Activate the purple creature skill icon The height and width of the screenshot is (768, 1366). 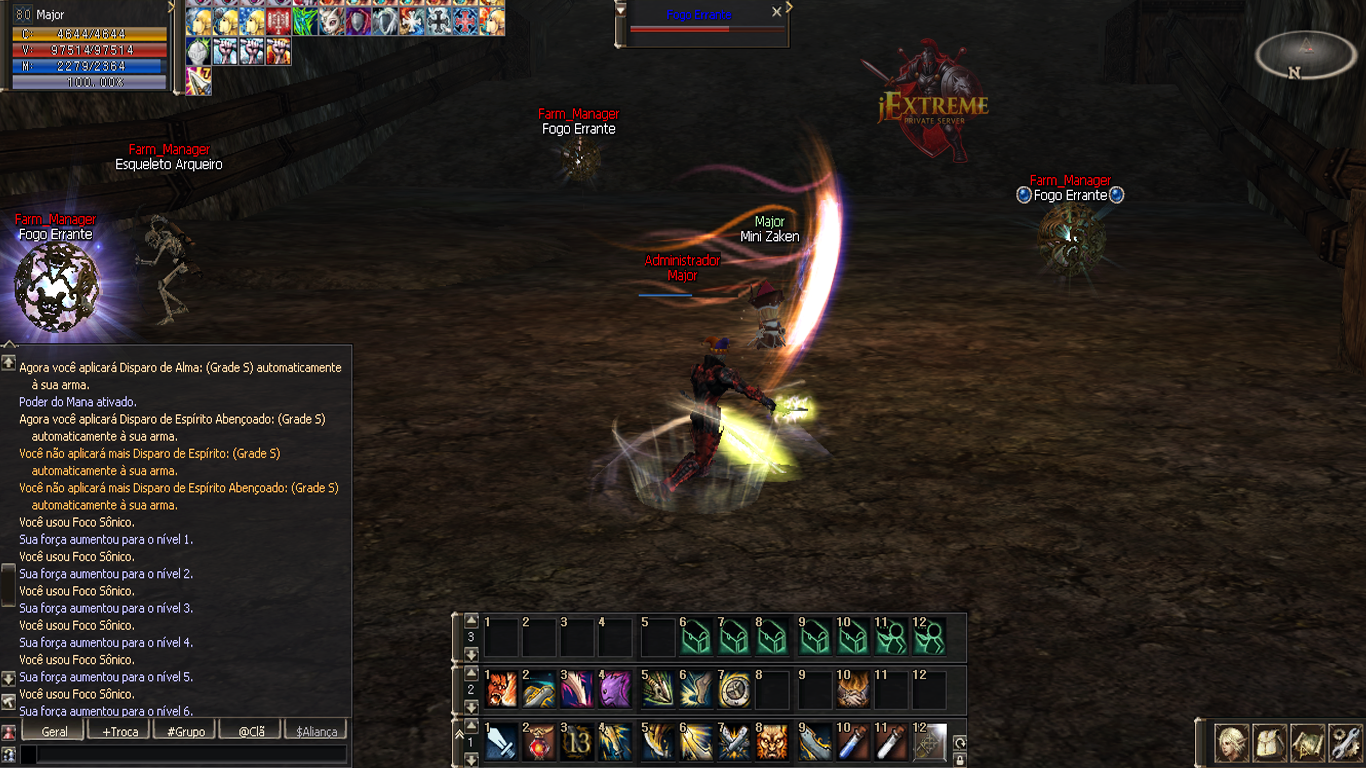coord(617,689)
